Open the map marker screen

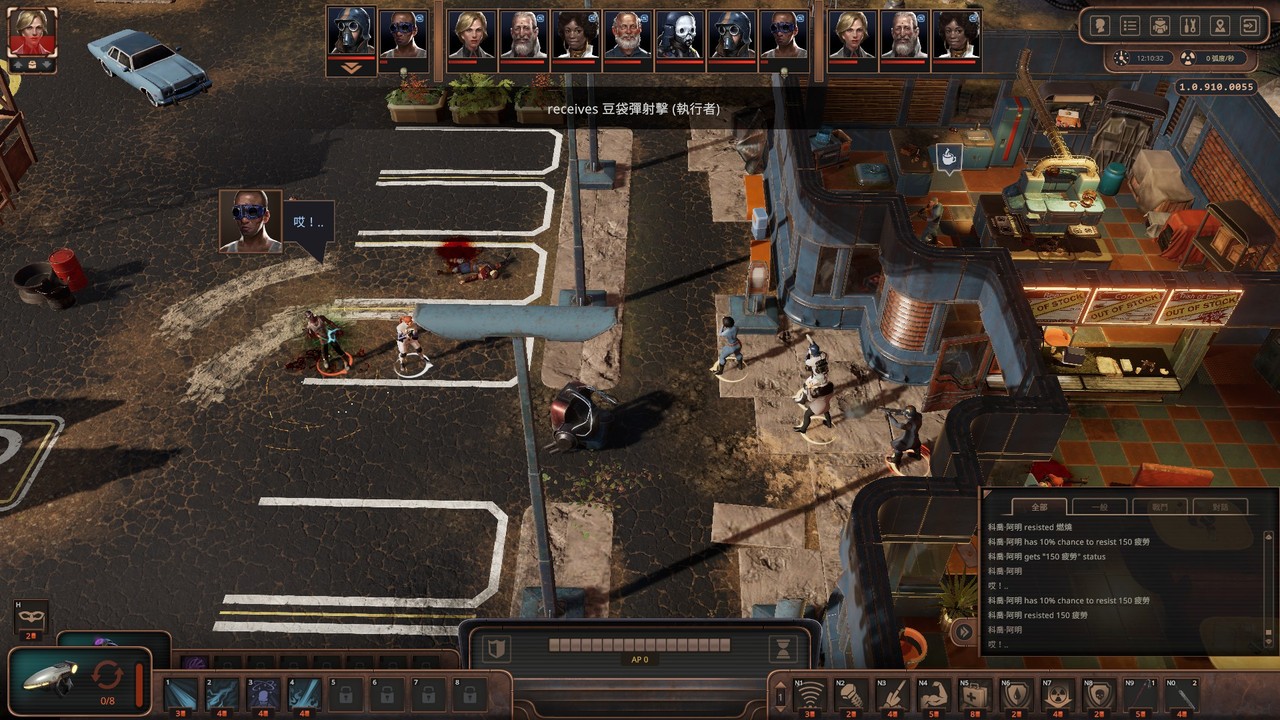pyautogui.click(x=1220, y=26)
